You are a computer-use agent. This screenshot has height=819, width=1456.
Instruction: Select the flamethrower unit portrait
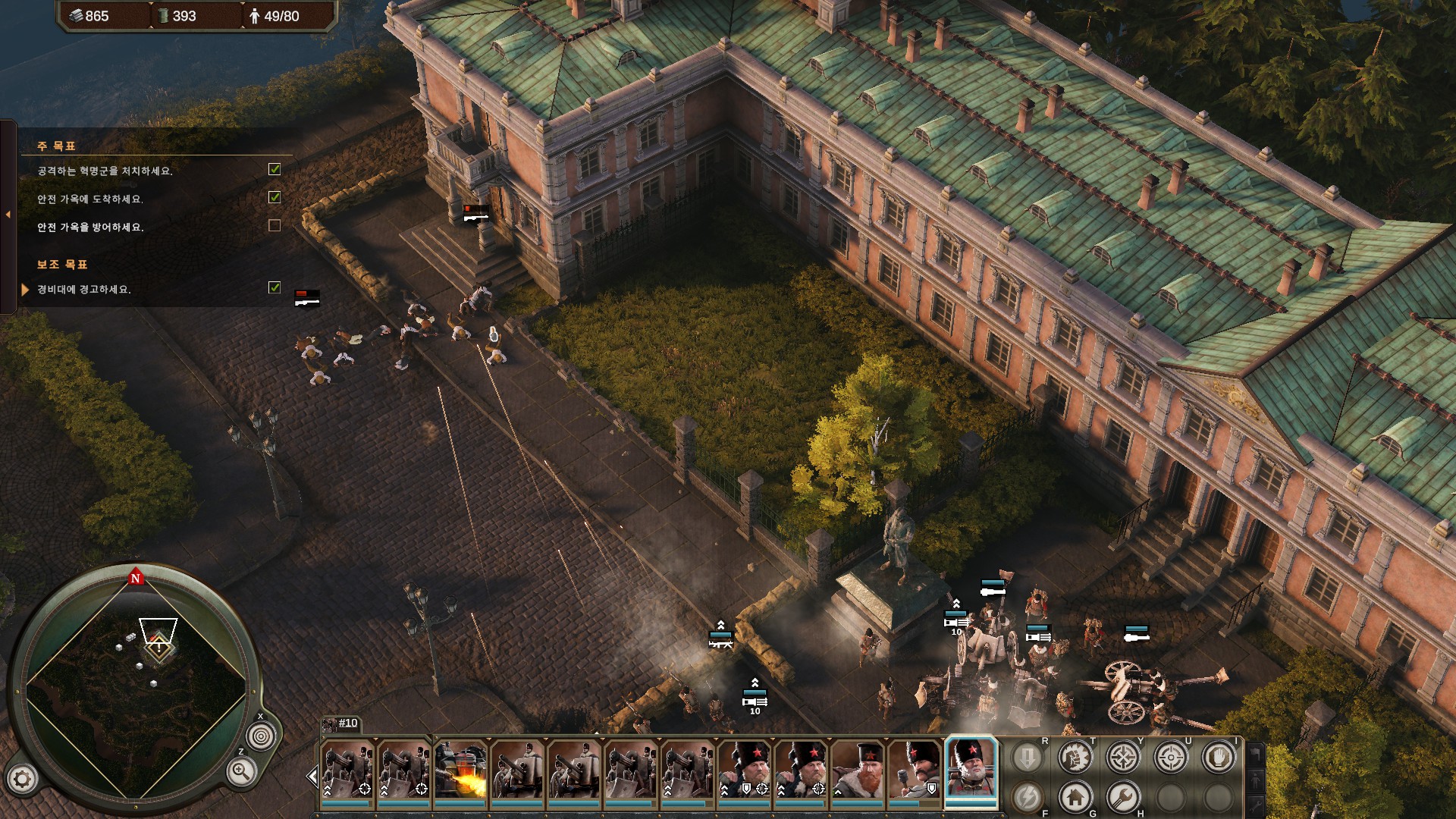click(x=460, y=770)
